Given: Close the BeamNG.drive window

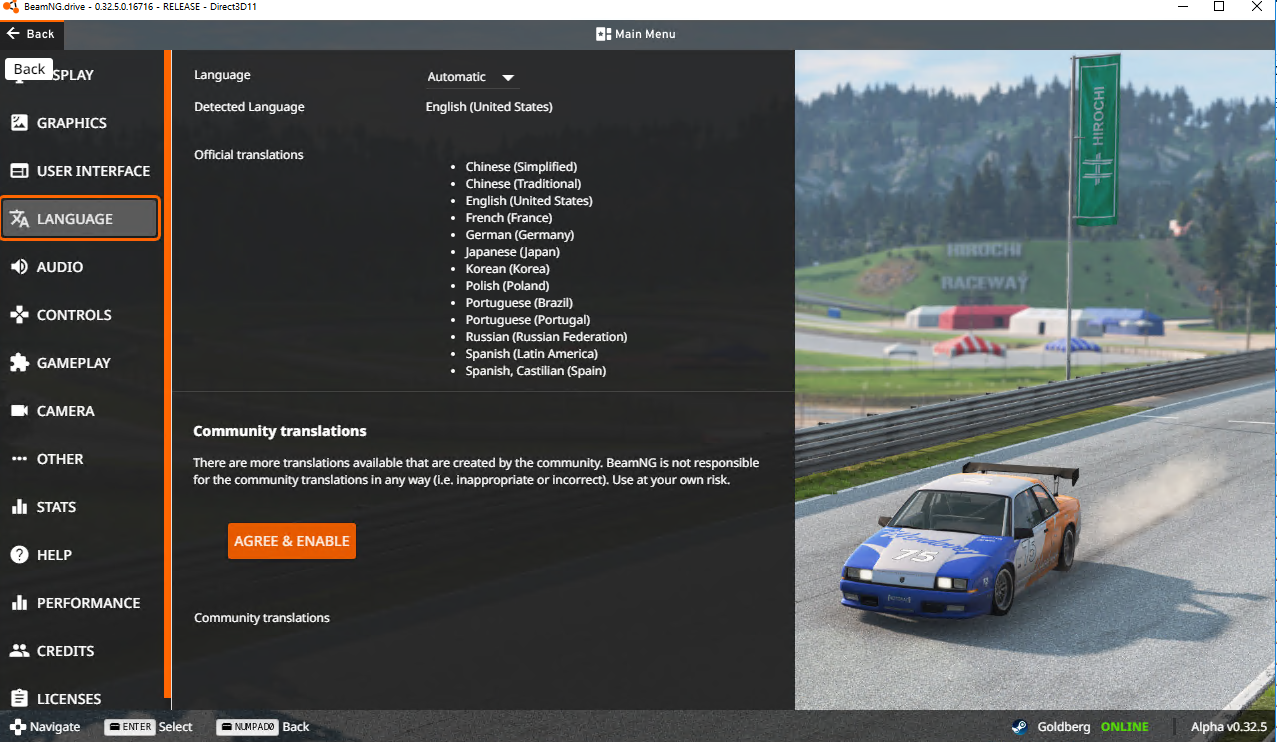Looking at the screenshot, I should tap(1257, 7).
